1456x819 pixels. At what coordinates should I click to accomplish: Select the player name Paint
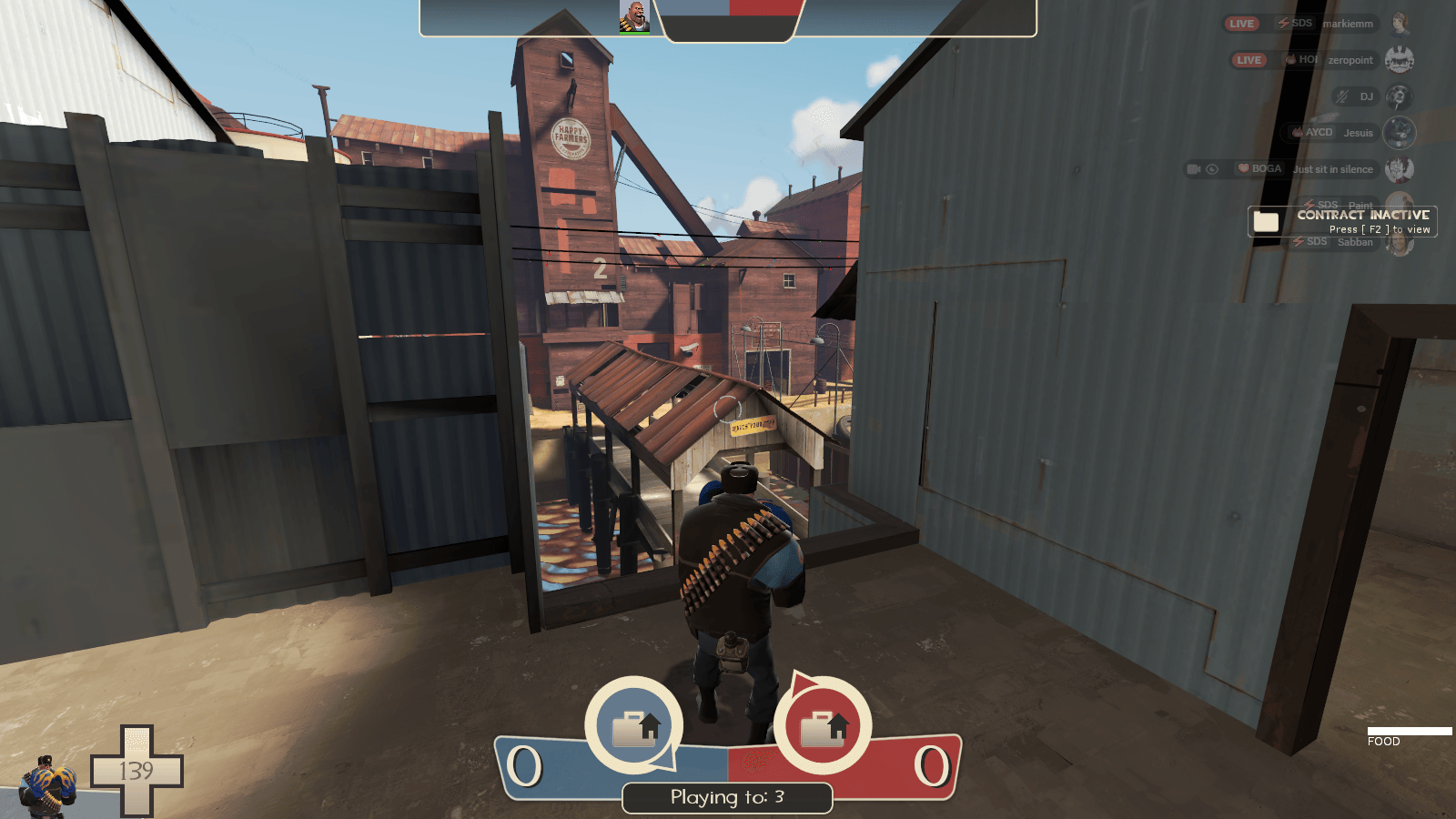1360,204
